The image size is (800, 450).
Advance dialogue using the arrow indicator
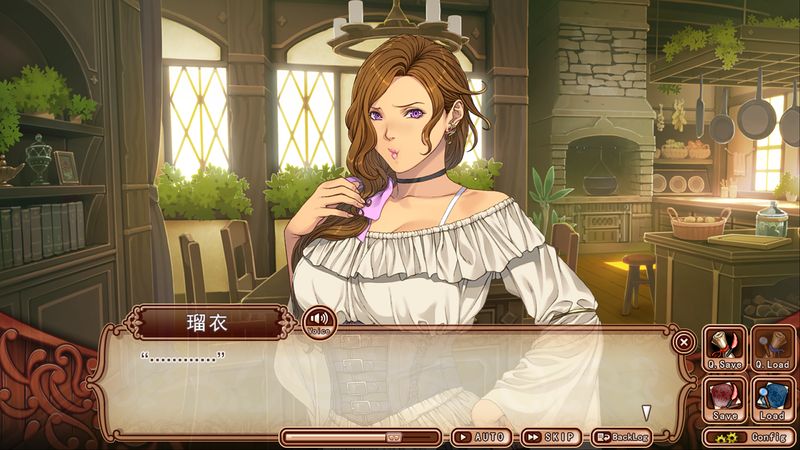pos(647,412)
